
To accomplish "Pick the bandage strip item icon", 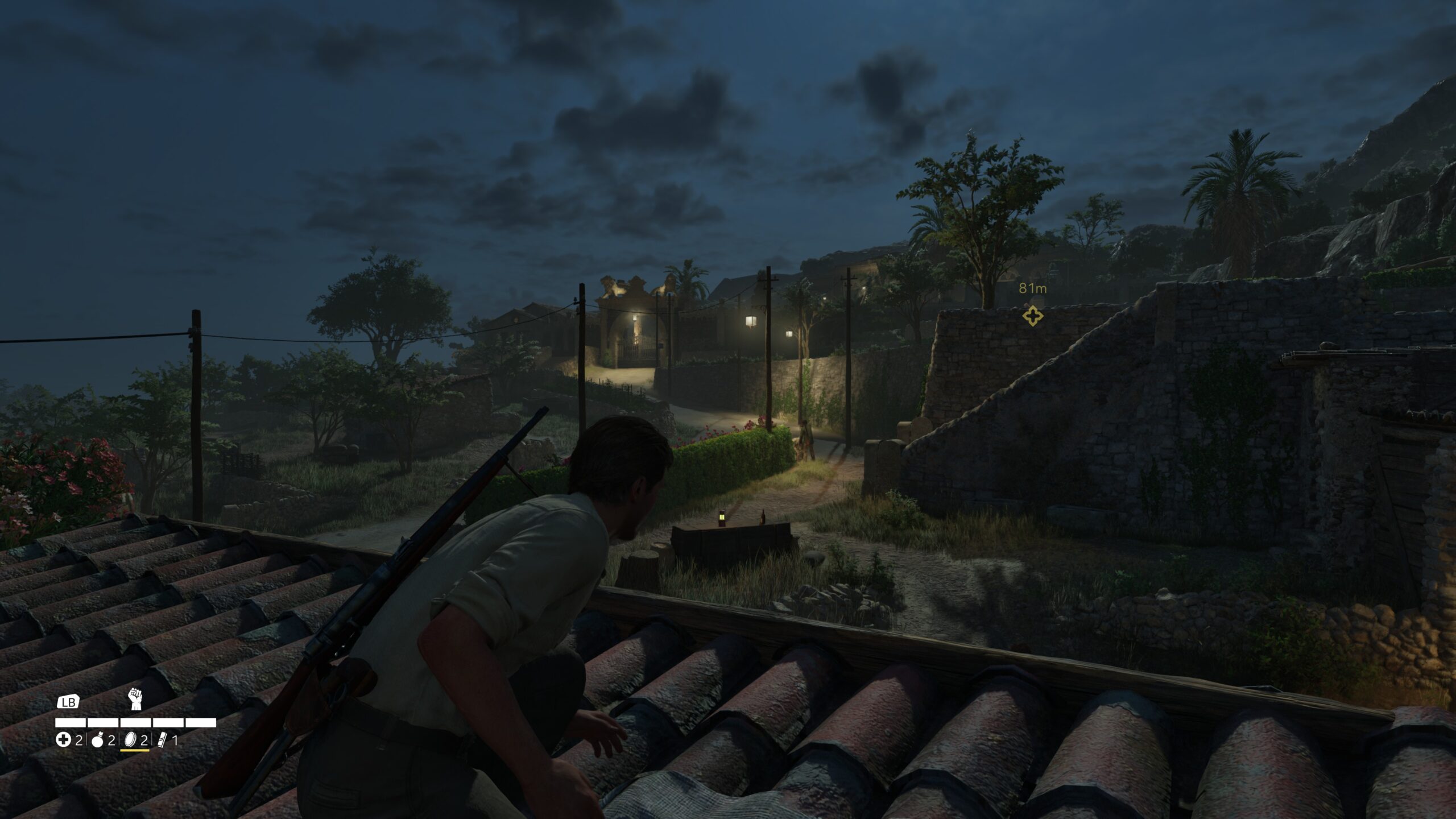I will [162, 740].
